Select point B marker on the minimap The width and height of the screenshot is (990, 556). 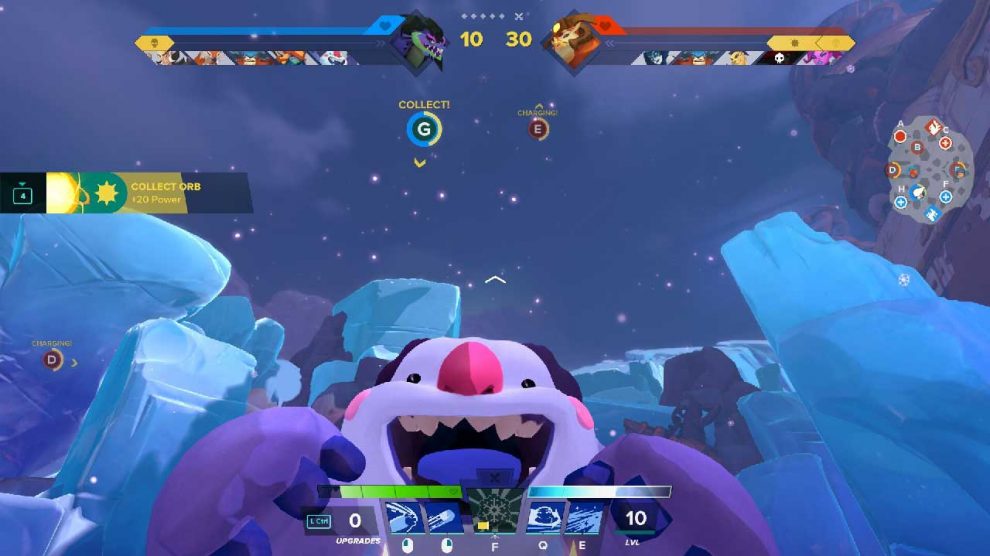point(917,148)
